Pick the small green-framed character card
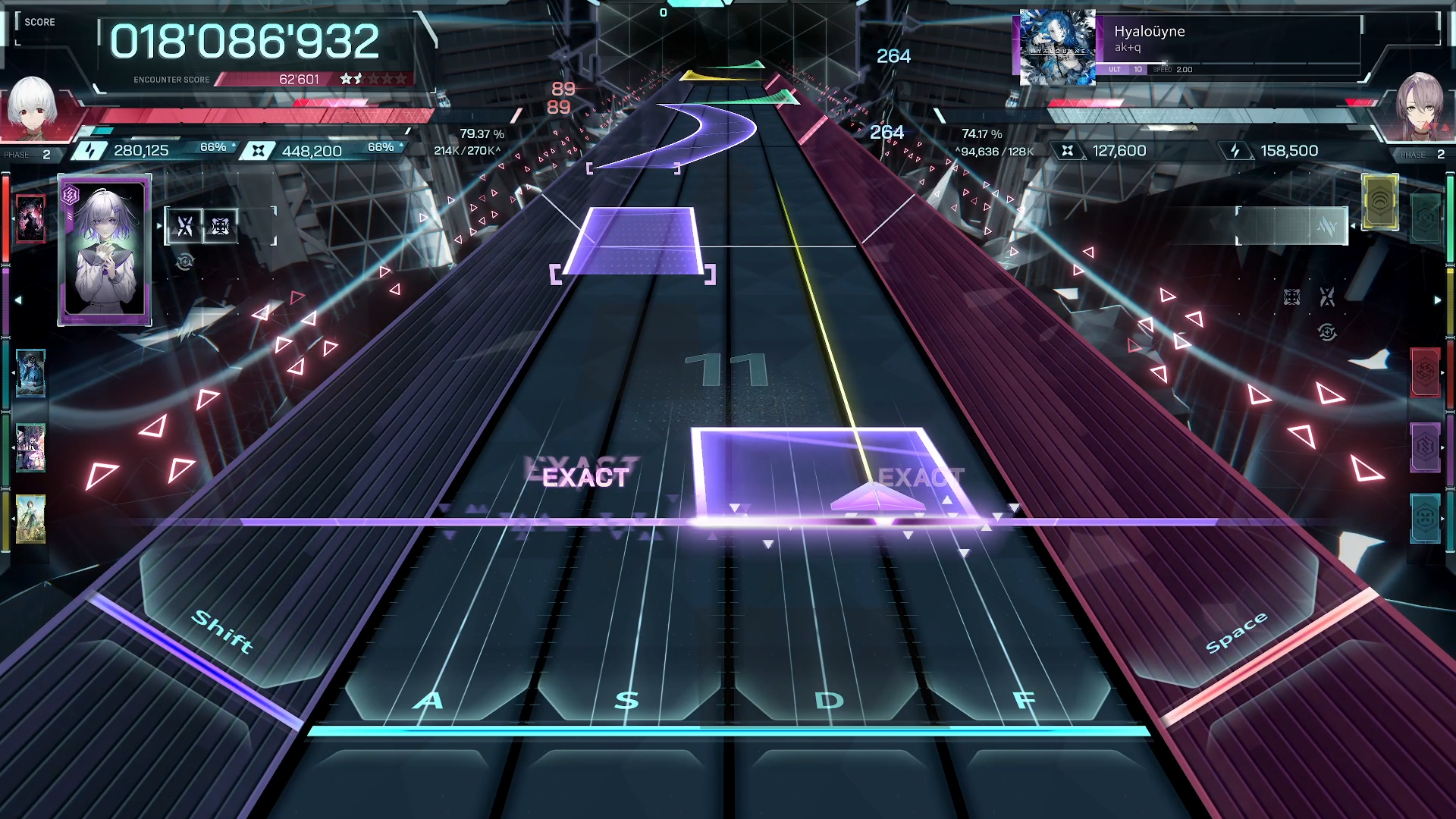 pos(30,447)
